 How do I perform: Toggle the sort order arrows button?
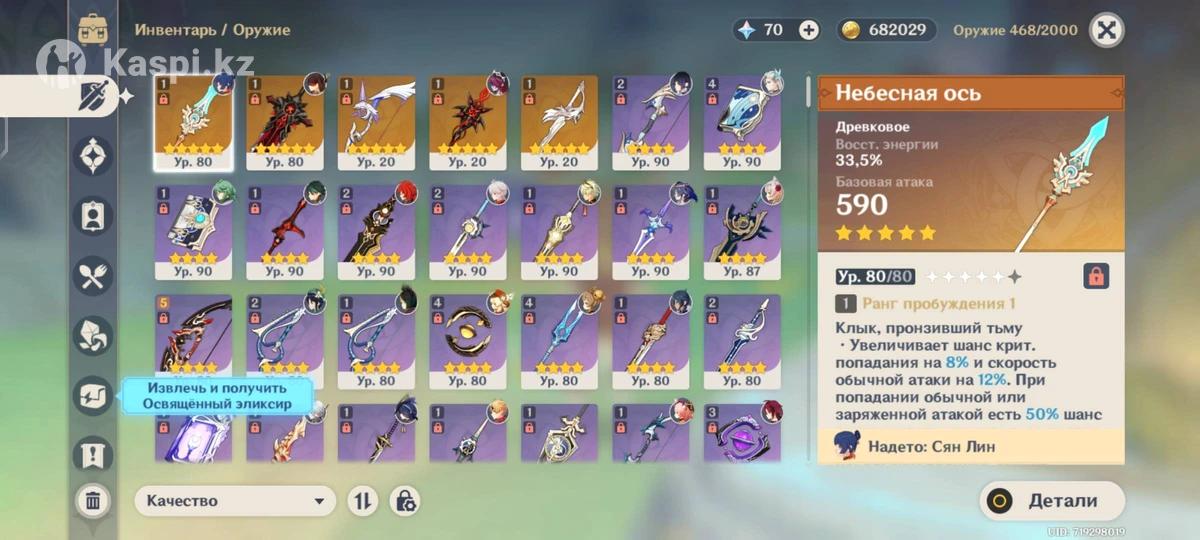pos(362,501)
